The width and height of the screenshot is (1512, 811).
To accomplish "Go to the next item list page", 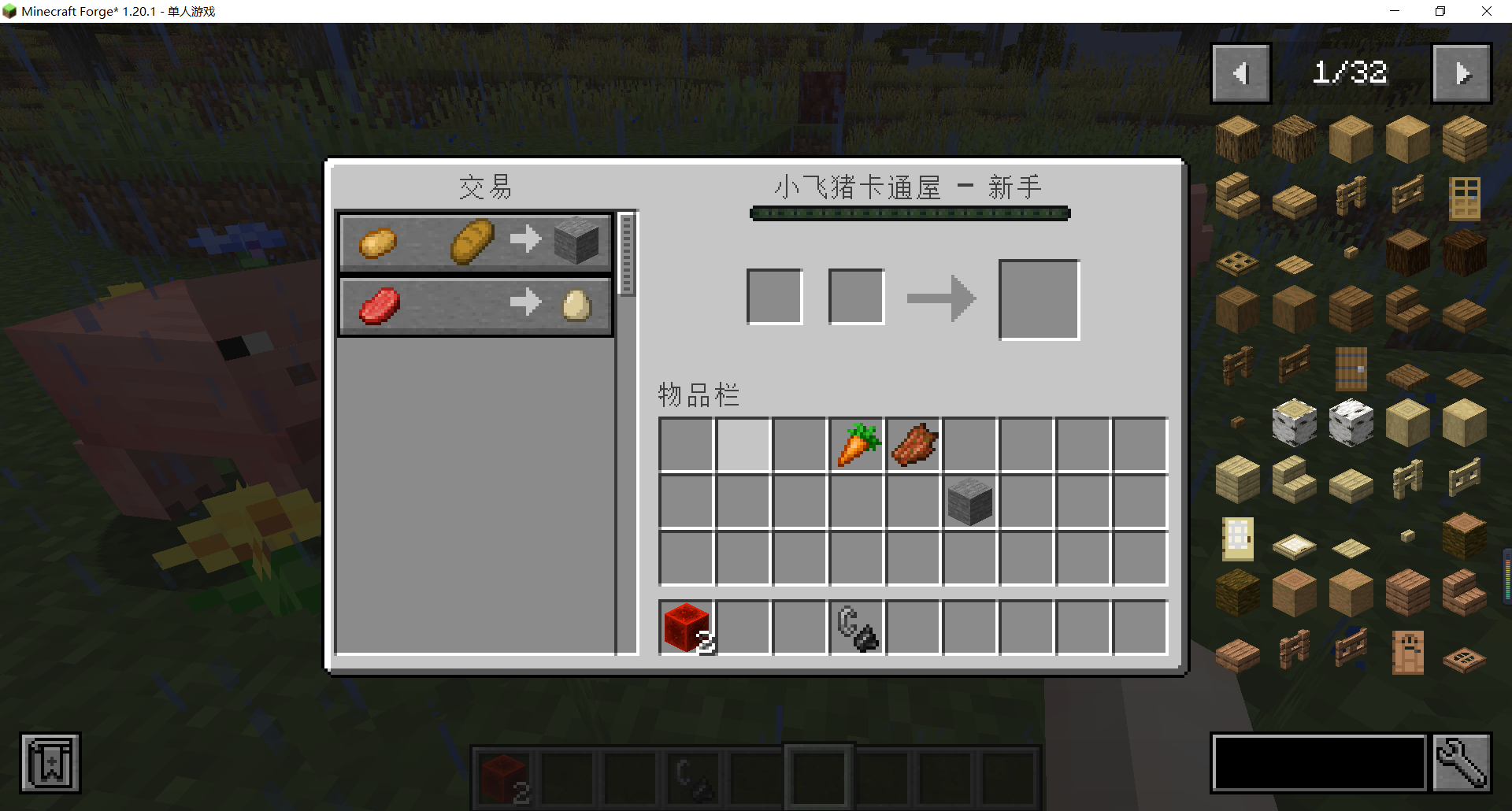I will (1462, 72).
